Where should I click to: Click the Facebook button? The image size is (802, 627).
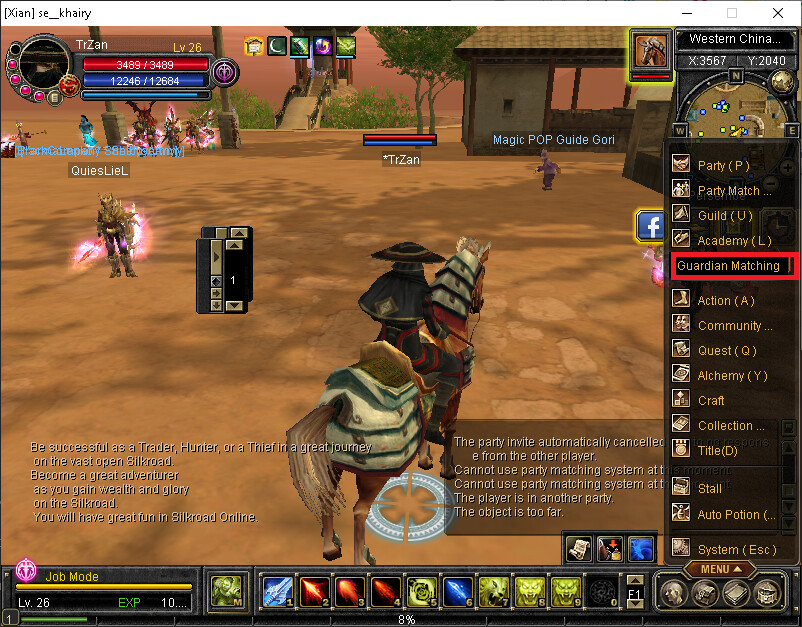[x=651, y=226]
